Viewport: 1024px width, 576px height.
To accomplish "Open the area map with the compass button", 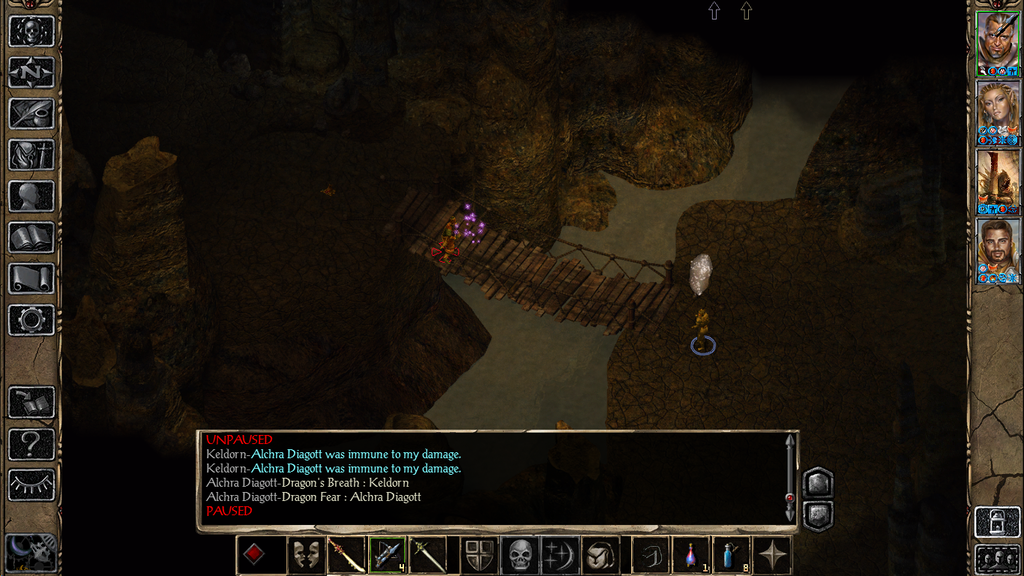I will [x=31, y=72].
